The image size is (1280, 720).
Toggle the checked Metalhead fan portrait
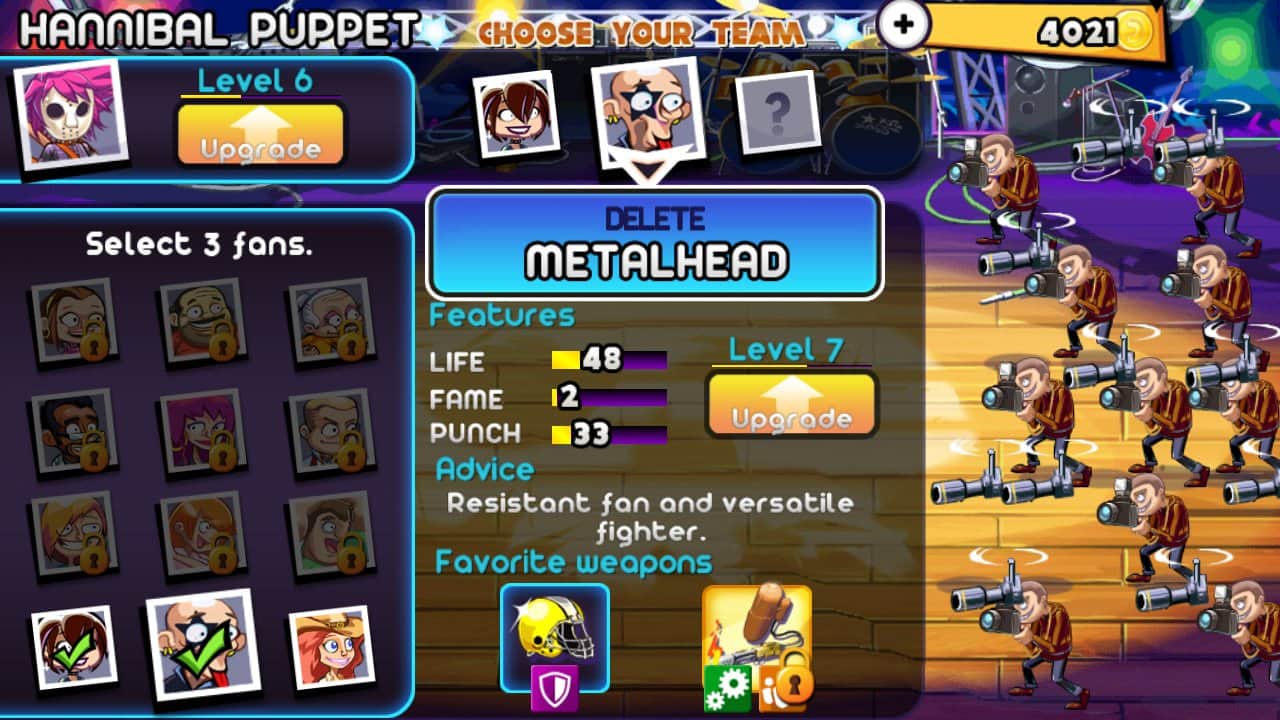(x=198, y=645)
